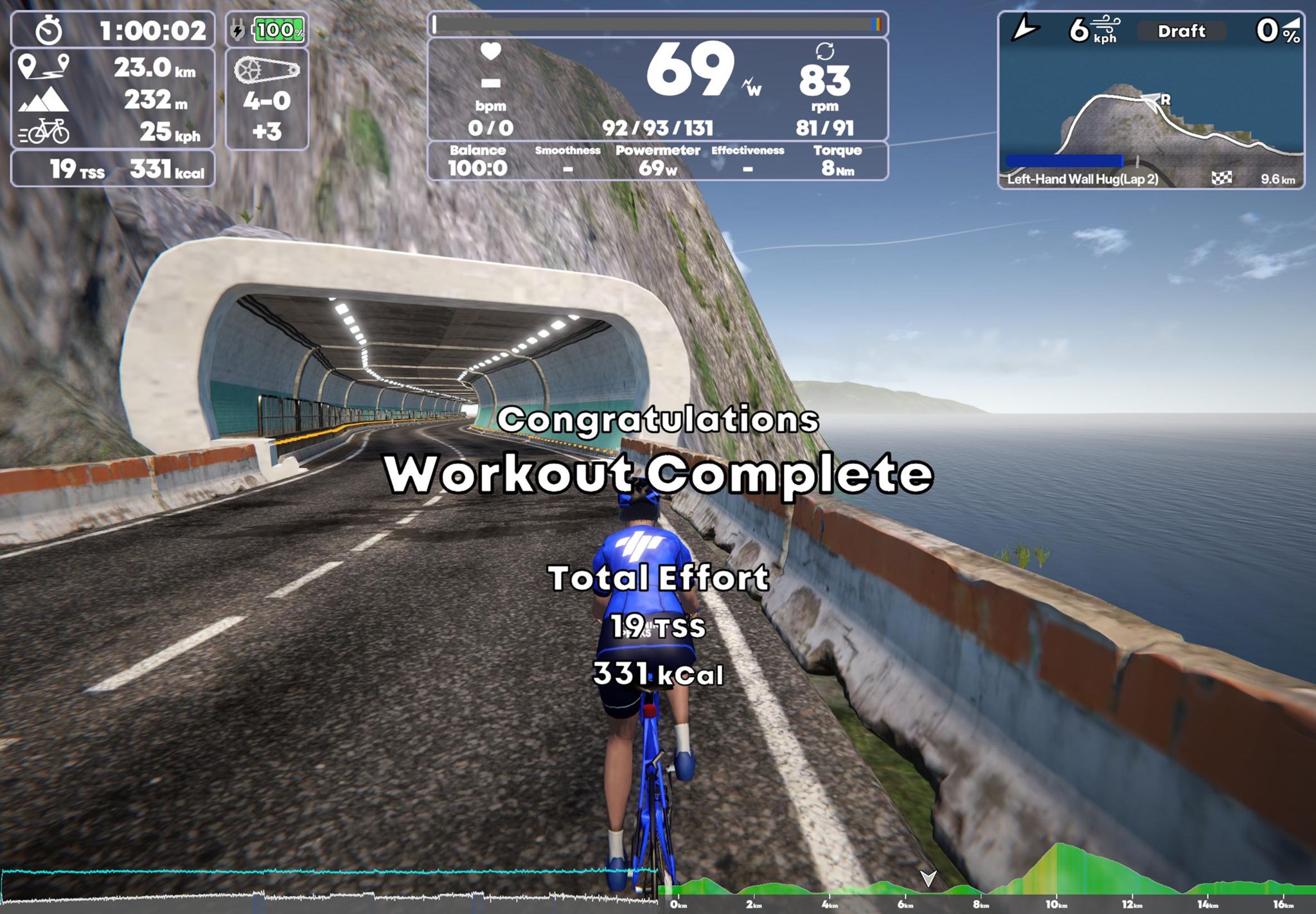Select the Powermeter stat label
1316x914 pixels.
(x=657, y=150)
